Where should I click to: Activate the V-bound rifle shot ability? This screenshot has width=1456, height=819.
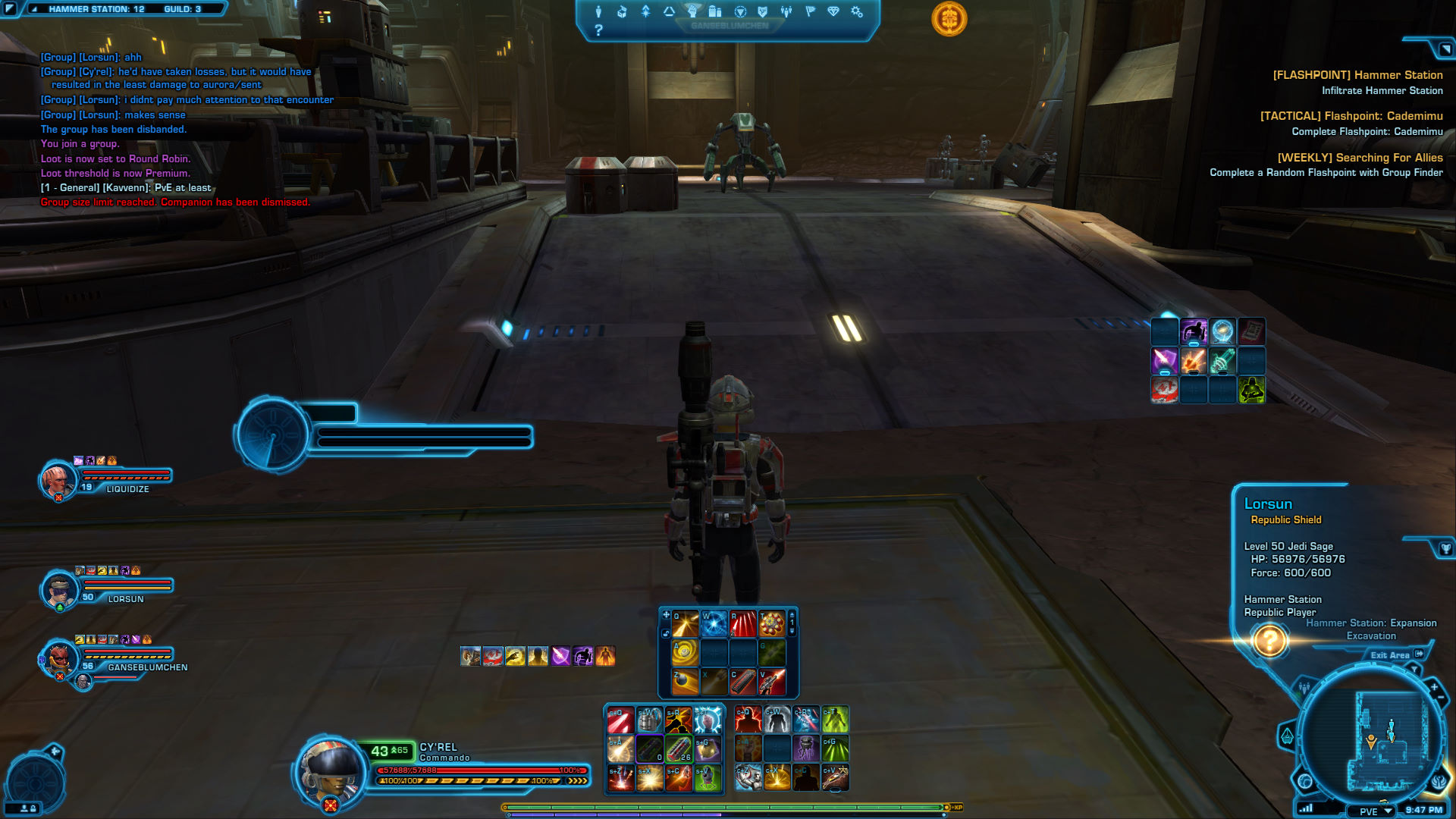[x=772, y=682]
